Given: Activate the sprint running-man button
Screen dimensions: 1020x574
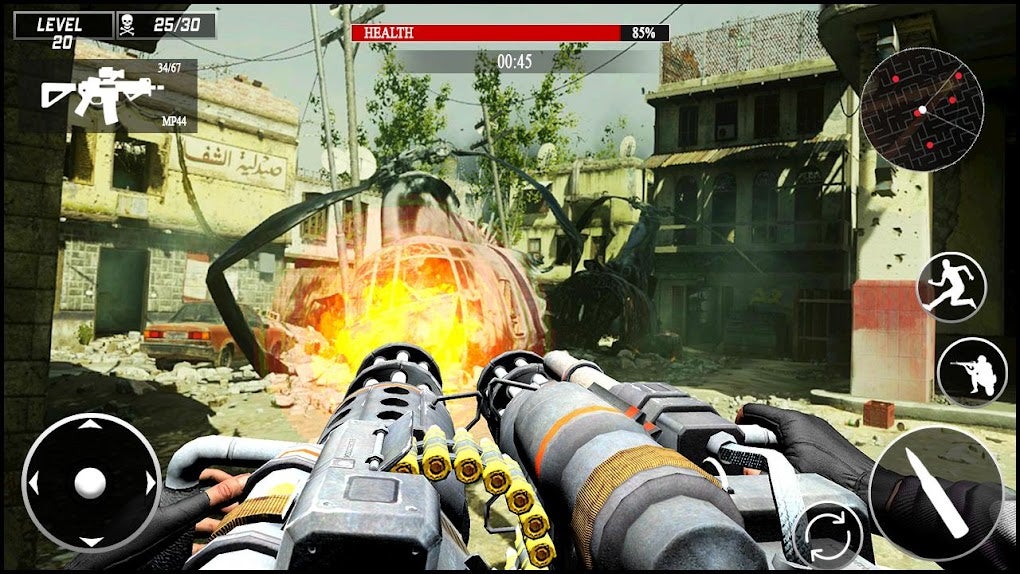Looking at the screenshot, I should (951, 288).
